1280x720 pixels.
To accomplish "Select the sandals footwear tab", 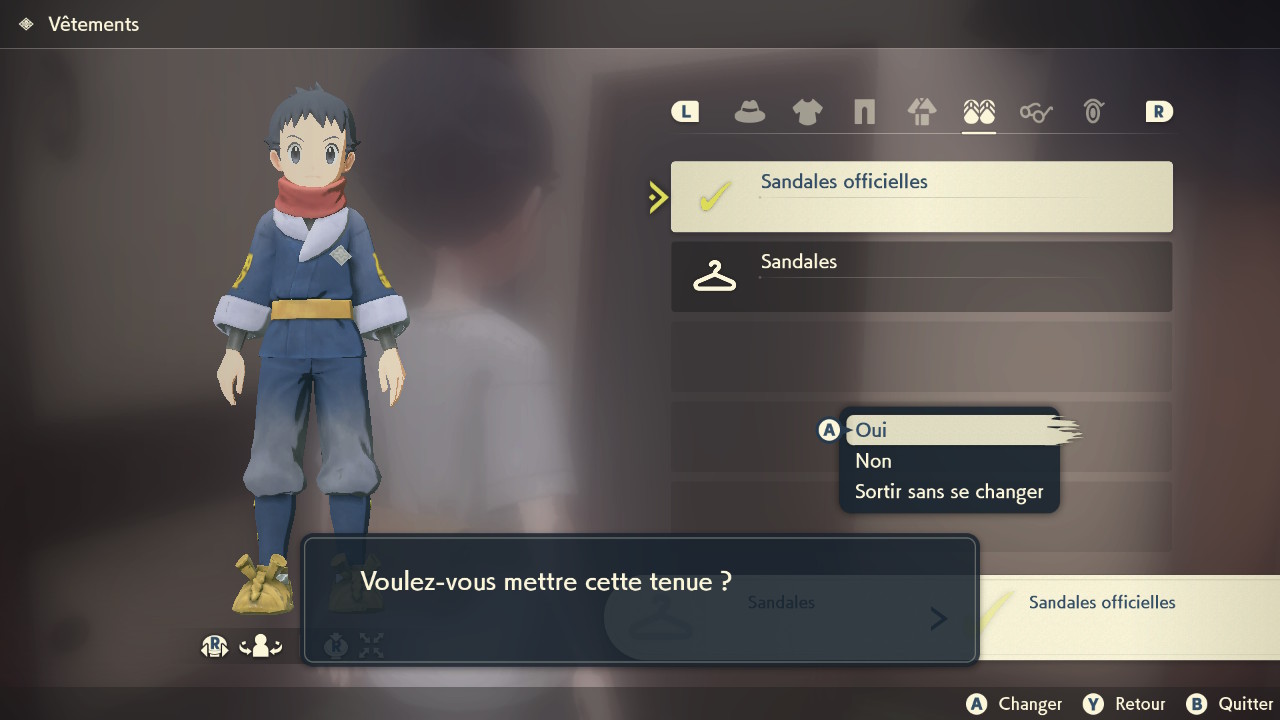I will click(979, 112).
